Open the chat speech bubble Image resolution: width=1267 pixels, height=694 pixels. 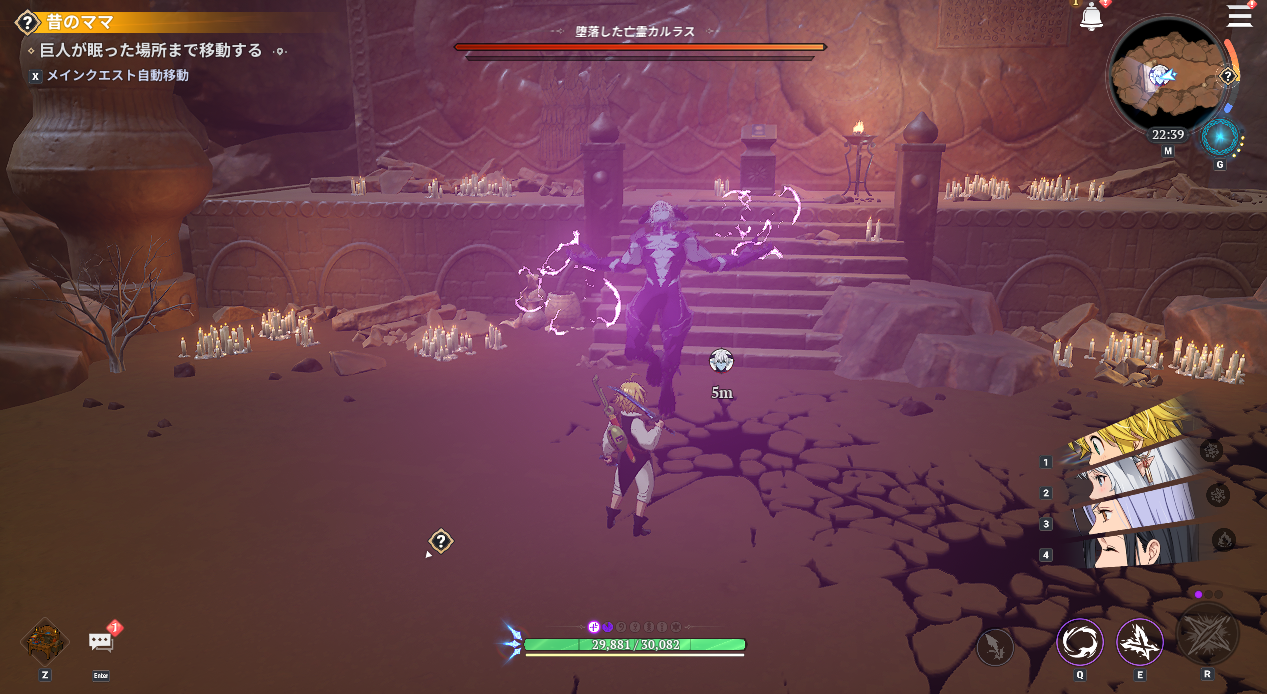click(x=101, y=642)
